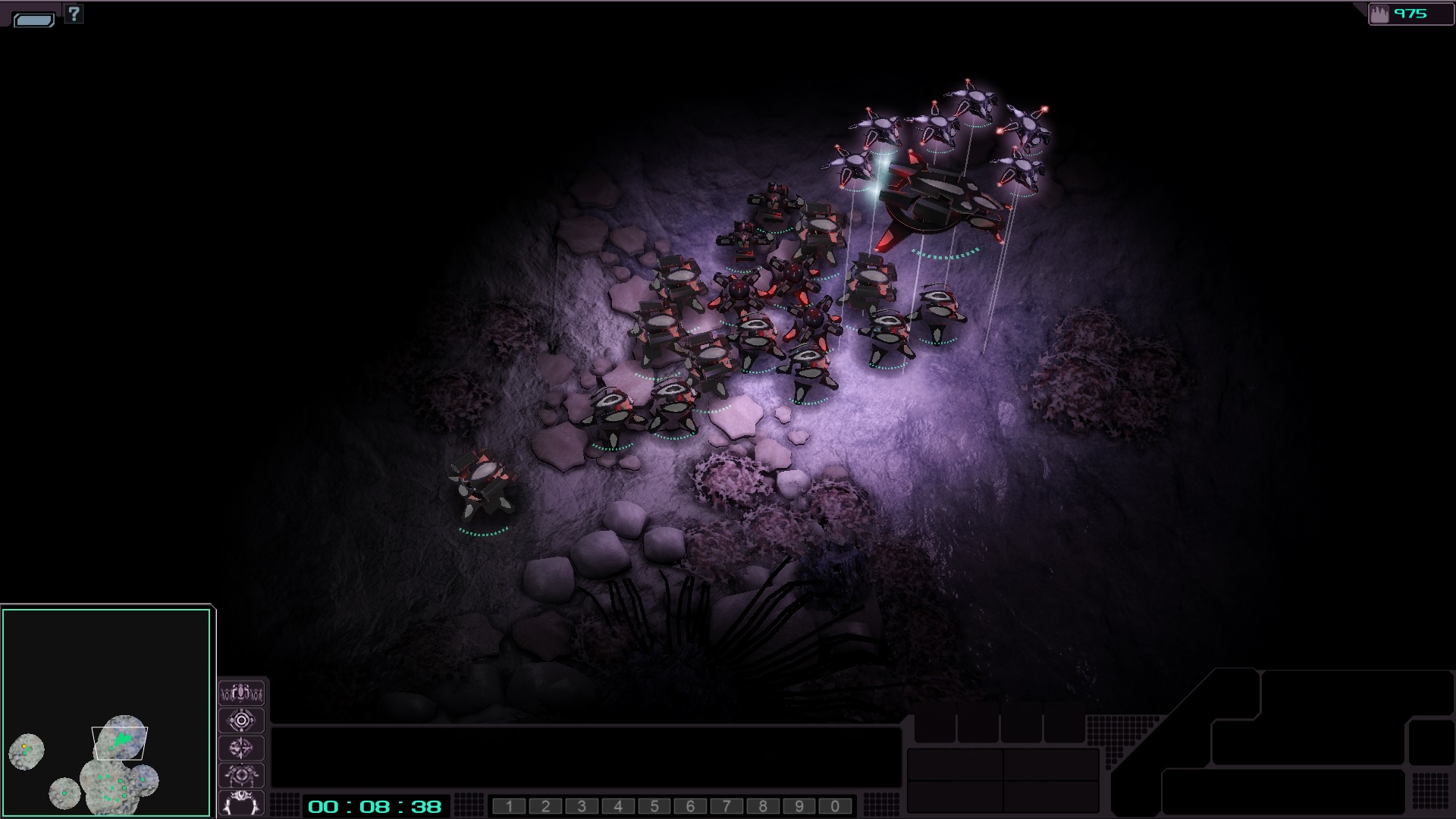Screen dimensions: 1456x819
Task: Activate the concentric circles target icon
Action: [241, 720]
